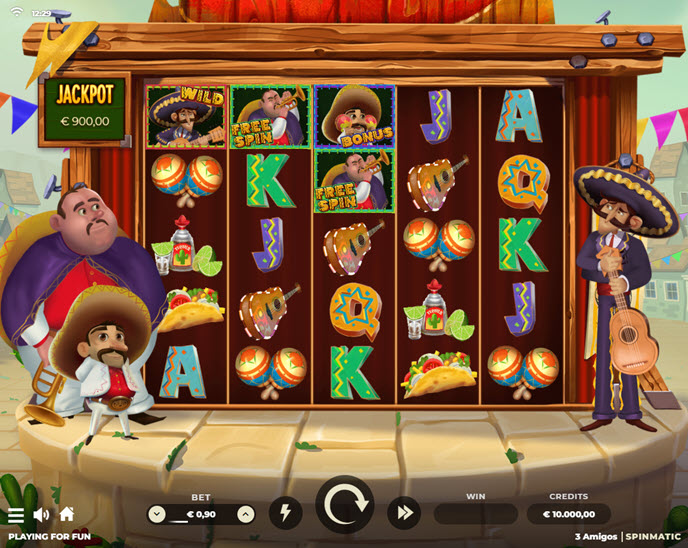This screenshot has height=548, width=688.
Task: Open the hamburger menu
Action: point(16,515)
